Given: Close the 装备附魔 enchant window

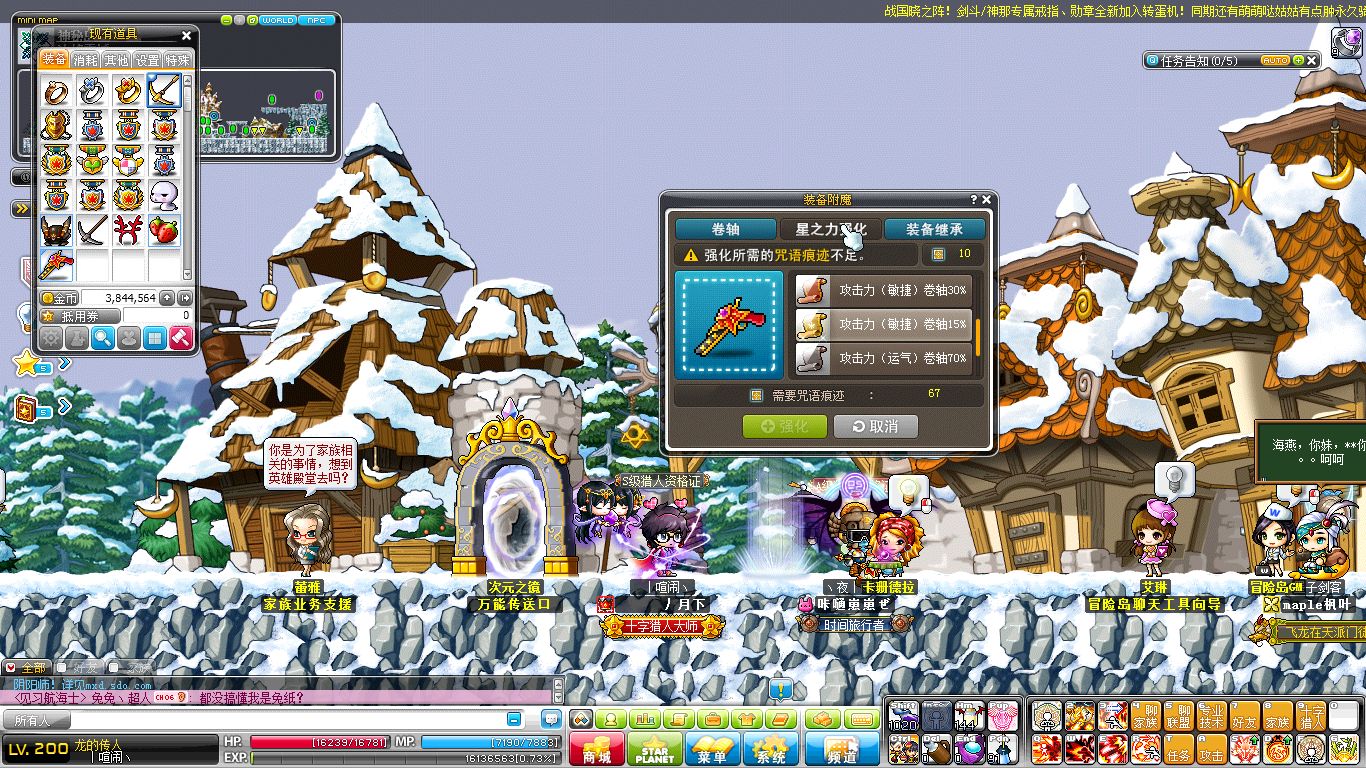Looking at the screenshot, I should 986,200.
